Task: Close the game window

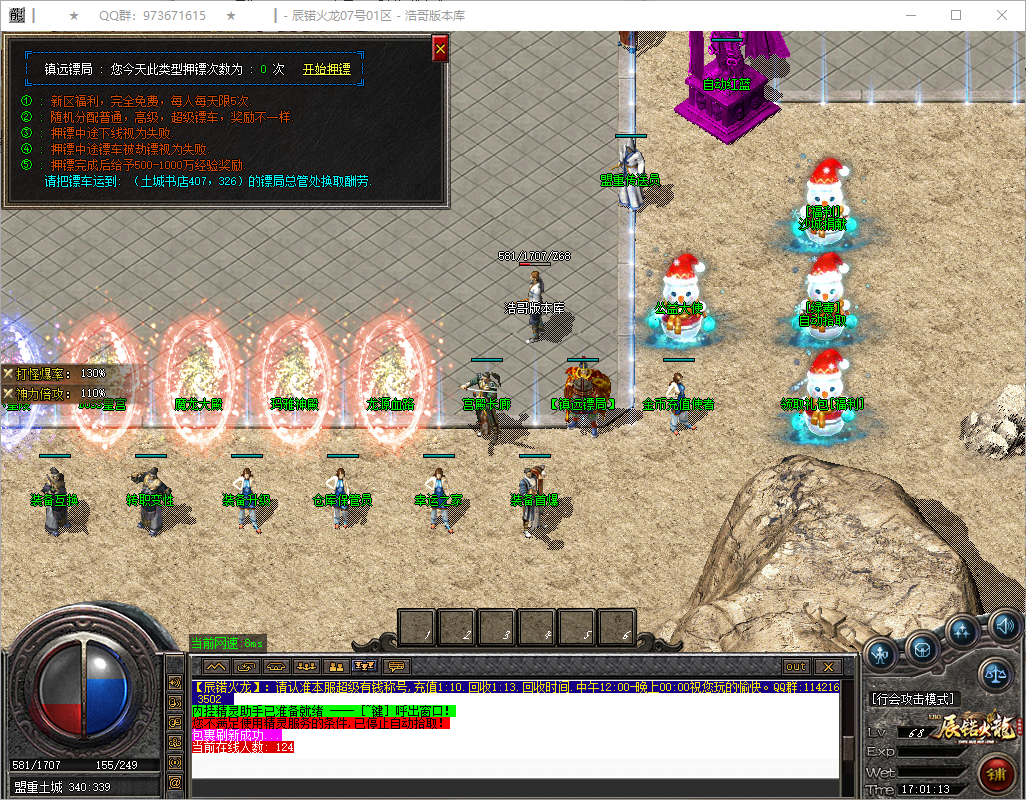Action: [x=1002, y=15]
